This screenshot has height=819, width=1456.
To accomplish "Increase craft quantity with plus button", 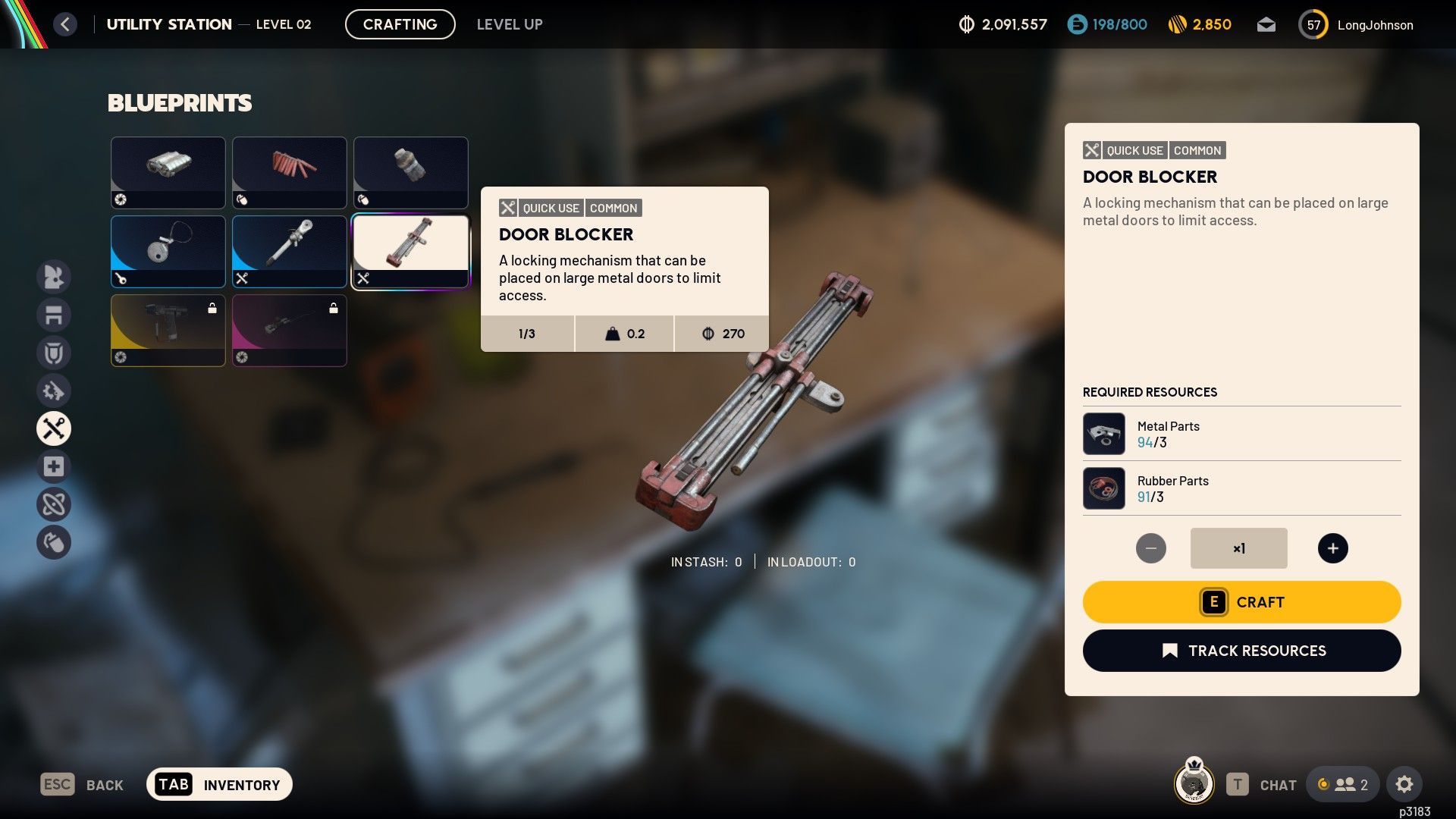I will 1332,548.
